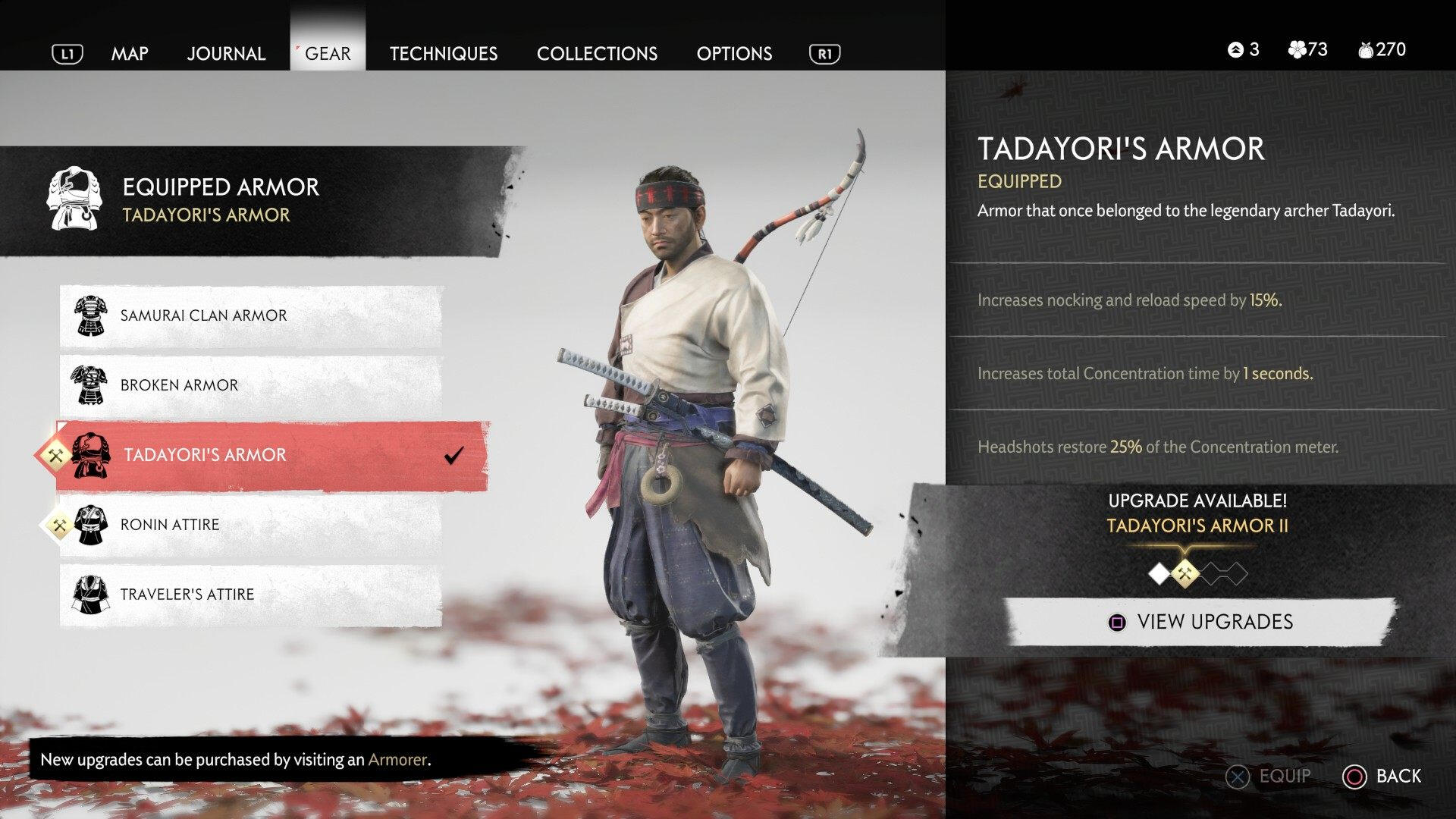
Task: Pick the Ronin Attire entry
Action: click(250, 525)
